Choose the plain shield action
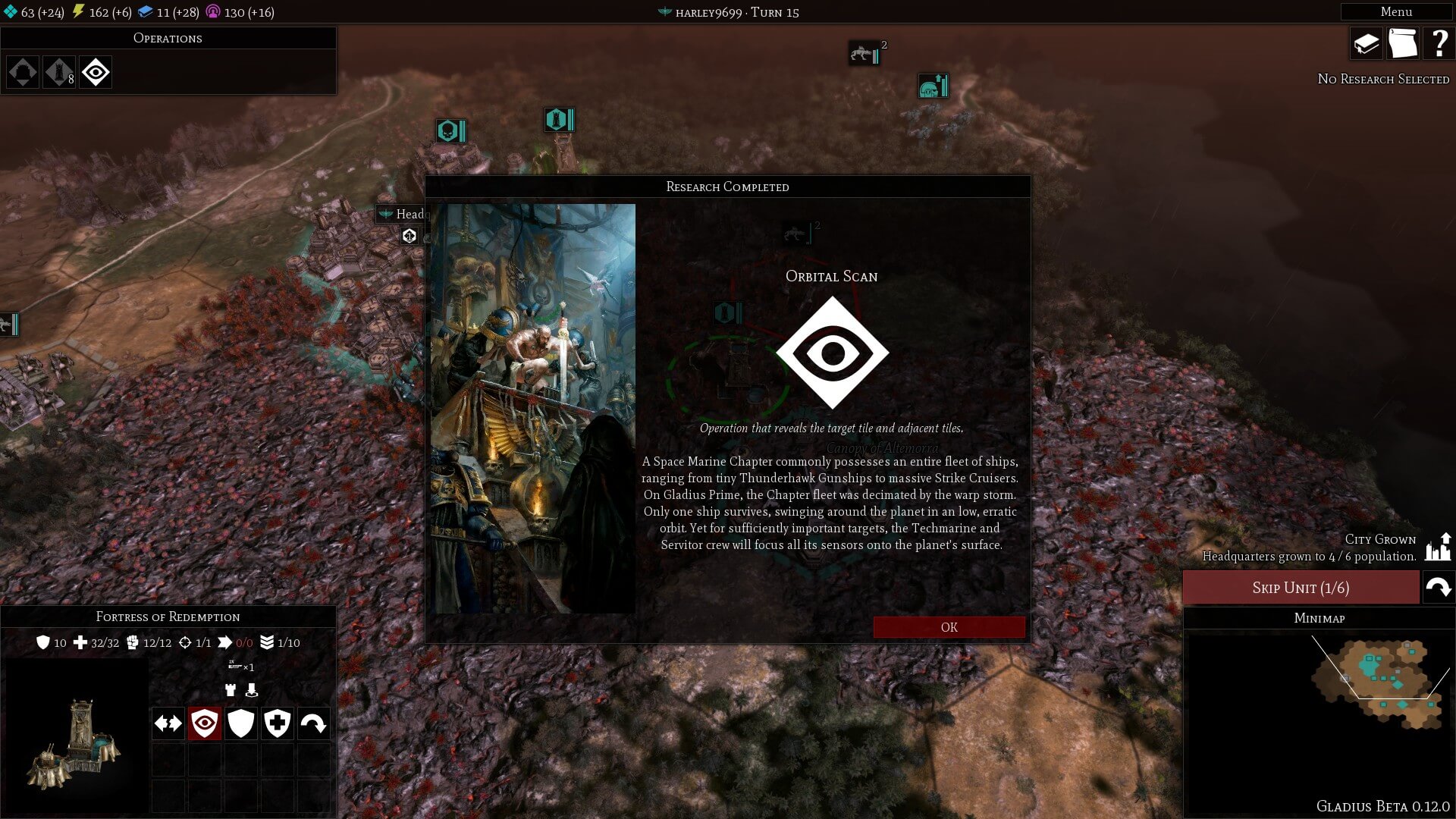Image resolution: width=1456 pixels, height=819 pixels. (x=241, y=723)
